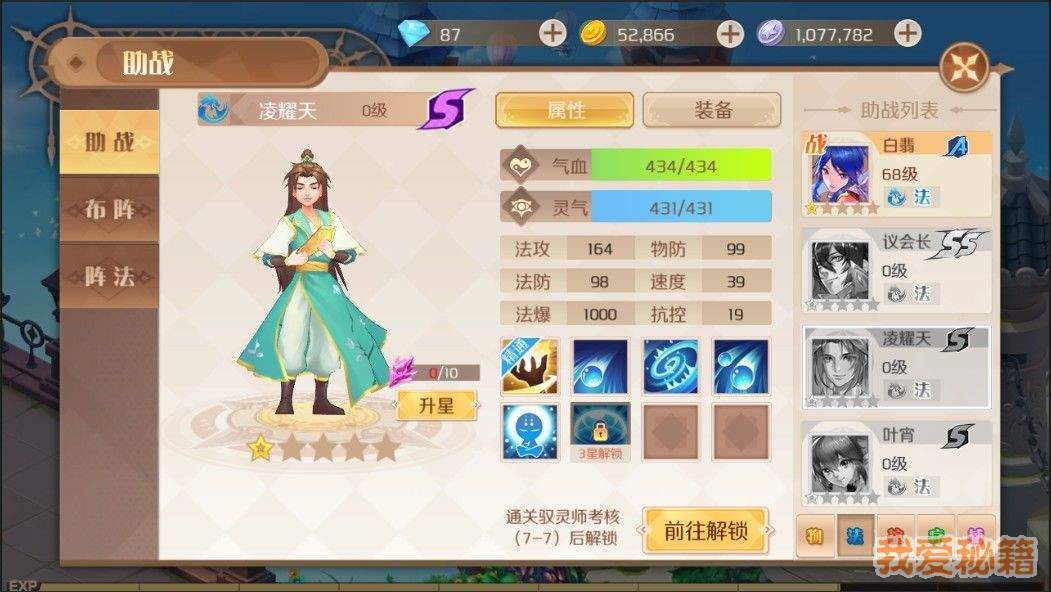Screen dimensions: 1051x592
Task: Pick 叶宵 in the helper list
Action: click(x=898, y=462)
